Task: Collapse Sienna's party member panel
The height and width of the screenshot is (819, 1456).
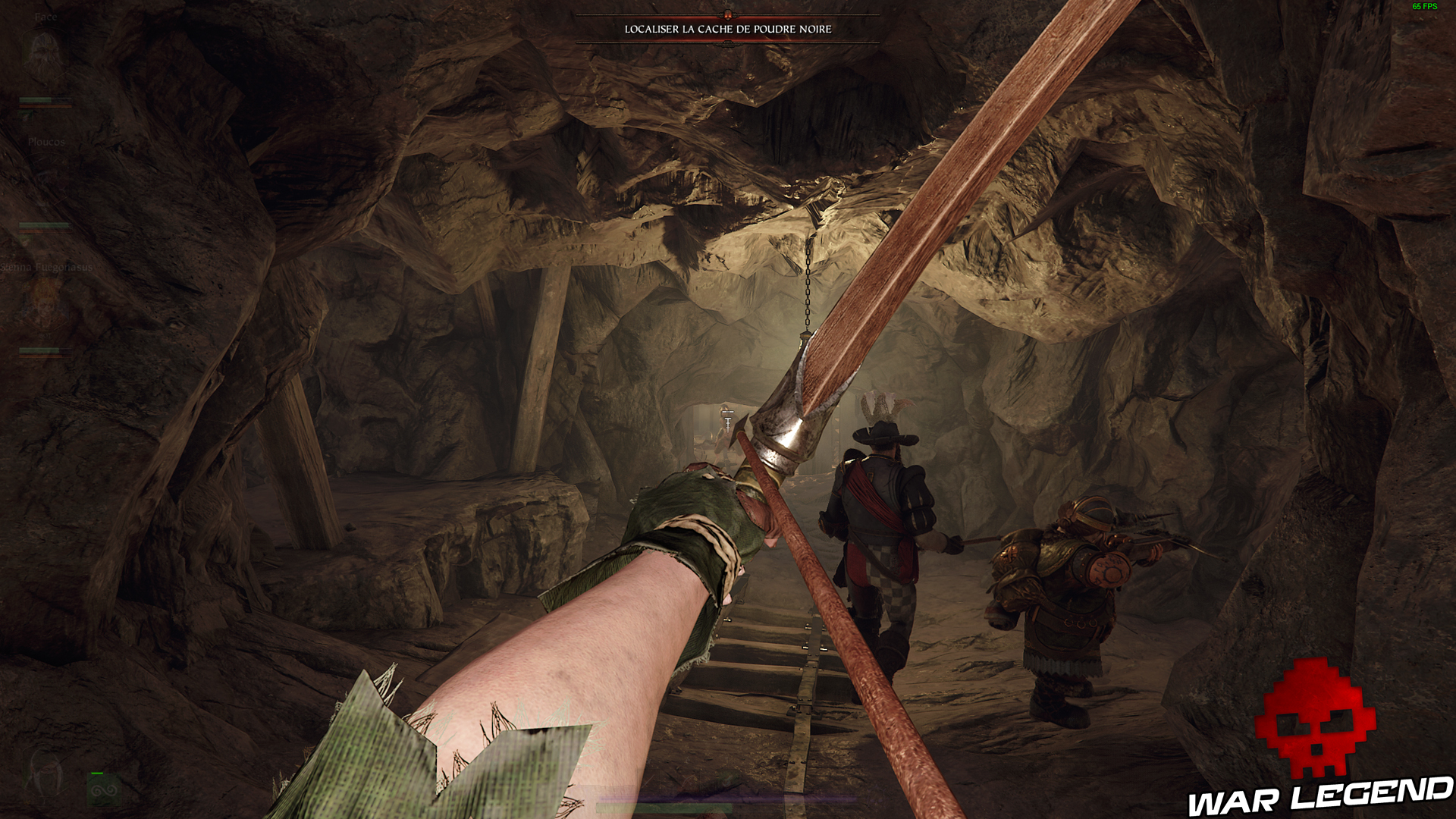Action: 45,311
